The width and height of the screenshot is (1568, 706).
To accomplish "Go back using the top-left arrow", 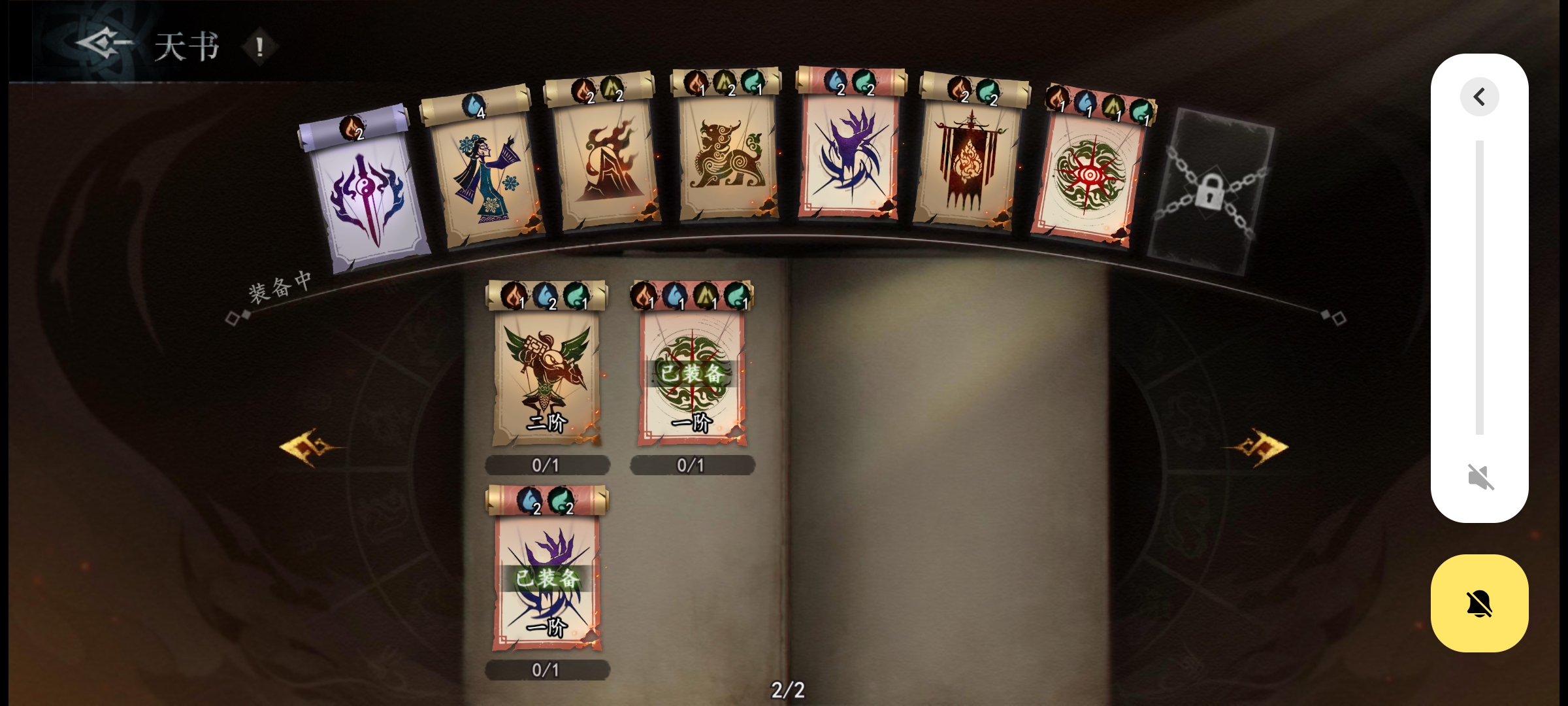I will pyautogui.click(x=103, y=44).
